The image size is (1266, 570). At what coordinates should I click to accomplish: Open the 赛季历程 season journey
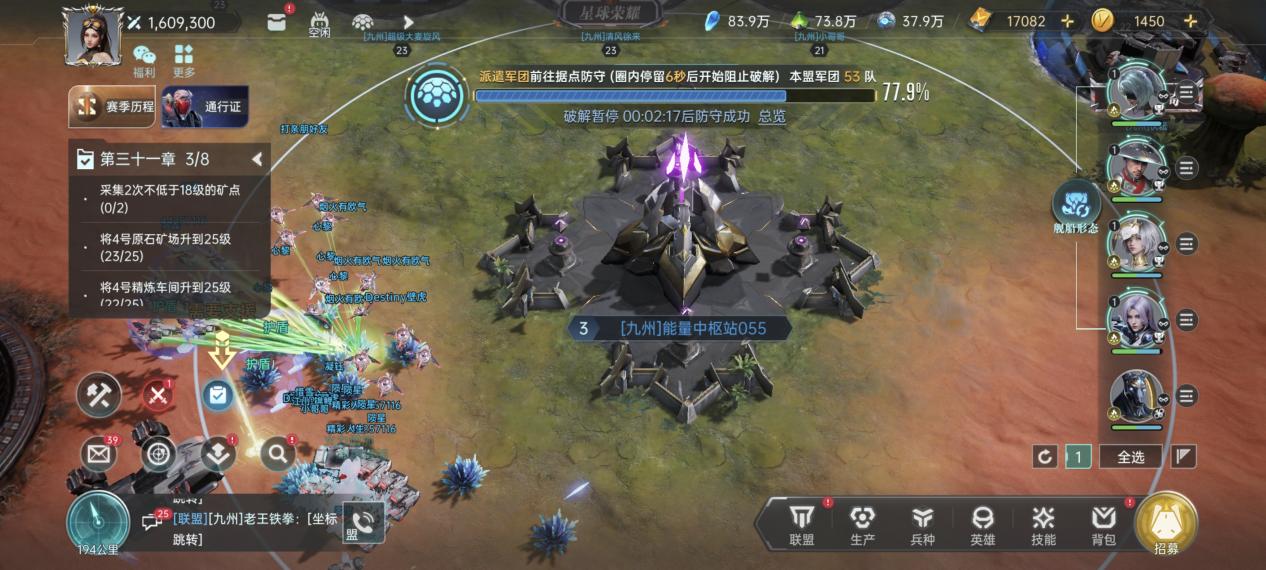point(113,107)
